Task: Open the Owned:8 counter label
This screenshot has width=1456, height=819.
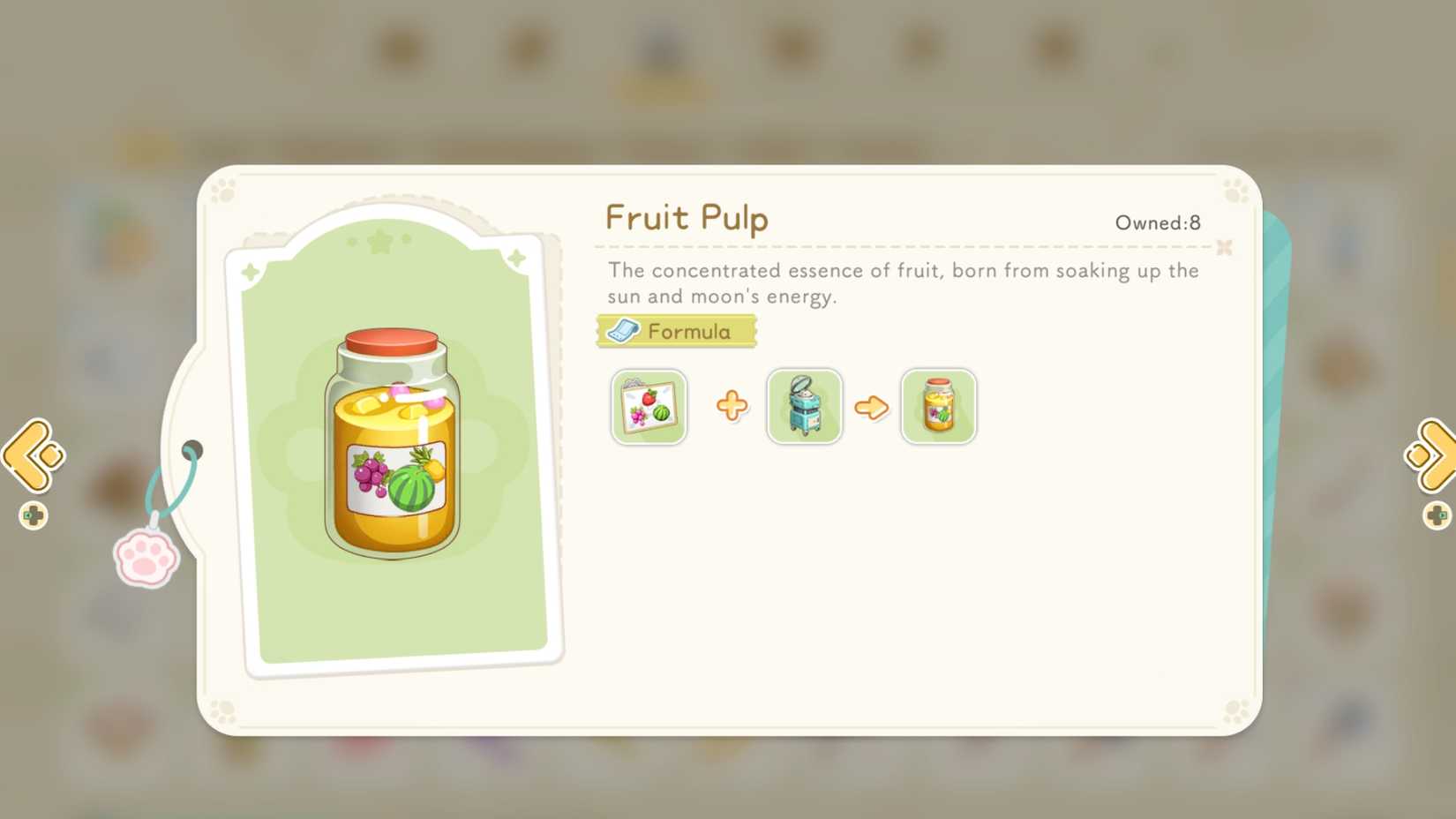Action: coord(1157,223)
